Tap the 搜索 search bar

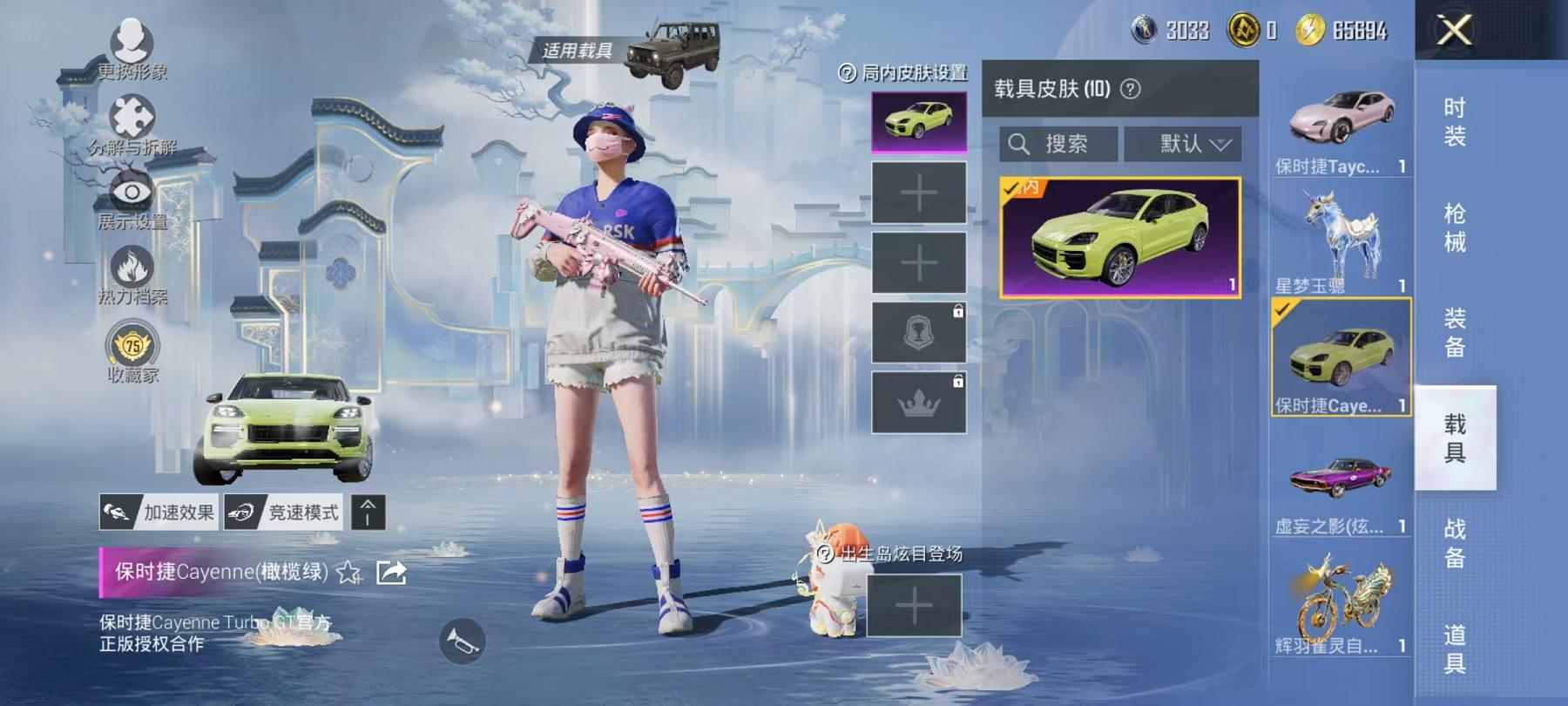1058,143
